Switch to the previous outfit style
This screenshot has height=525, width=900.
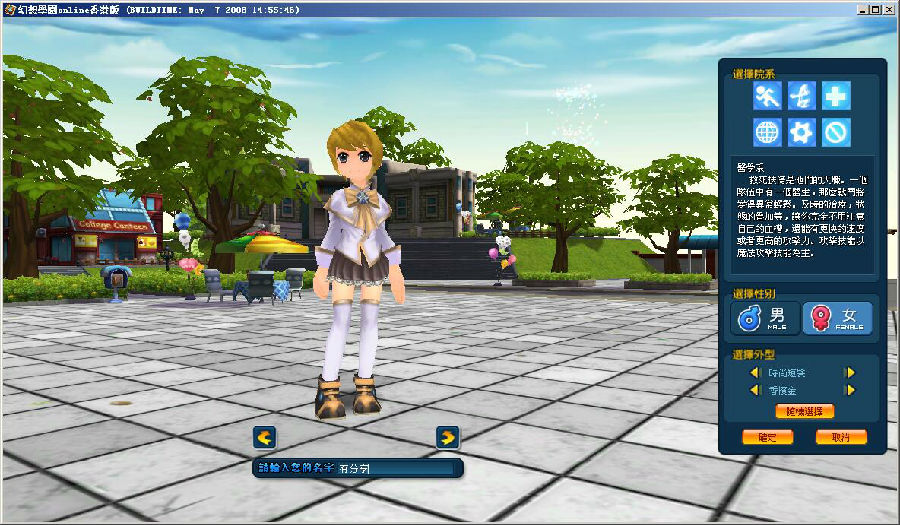point(755,373)
